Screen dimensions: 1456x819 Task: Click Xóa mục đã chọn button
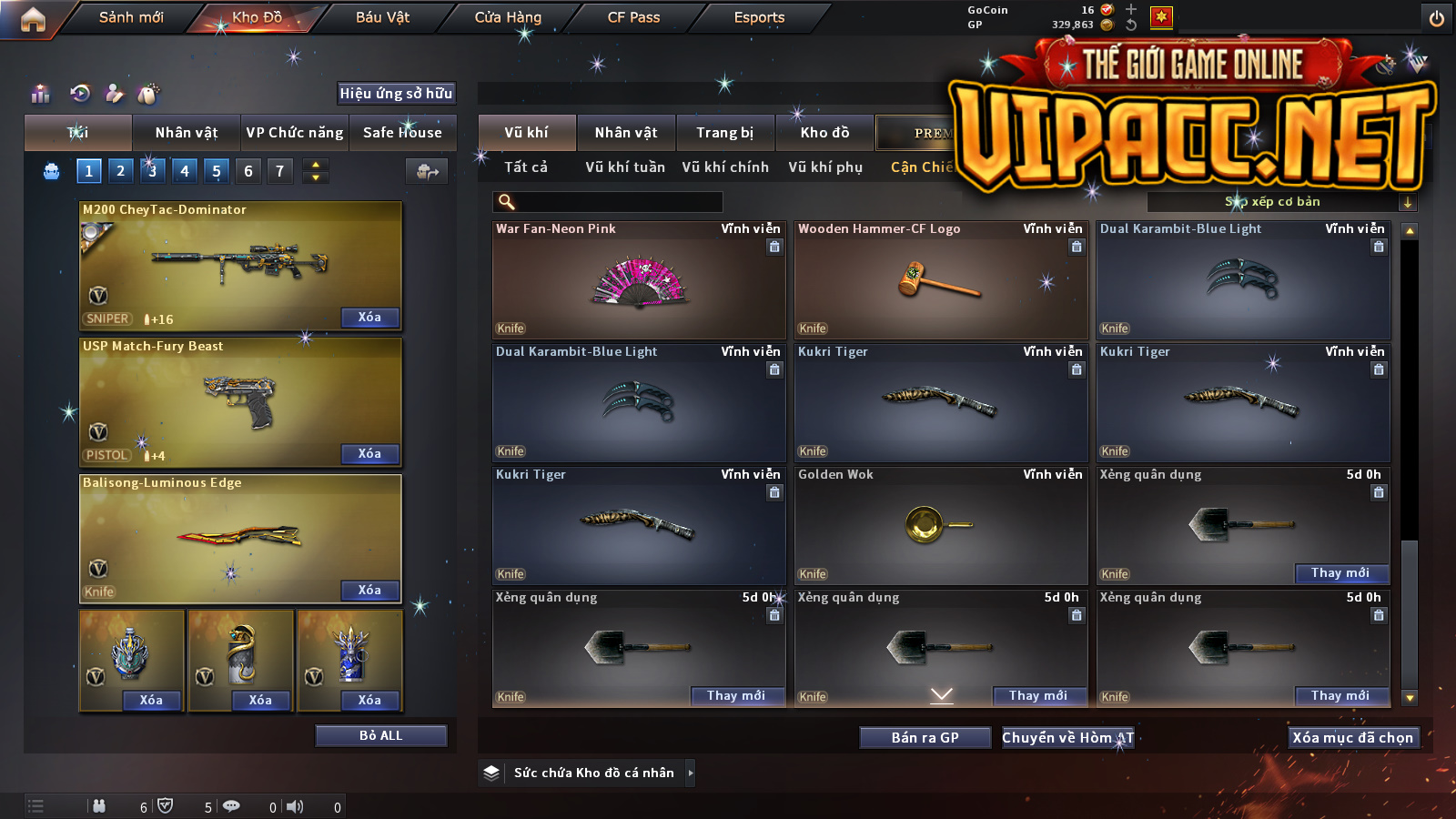tap(1352, 738)
